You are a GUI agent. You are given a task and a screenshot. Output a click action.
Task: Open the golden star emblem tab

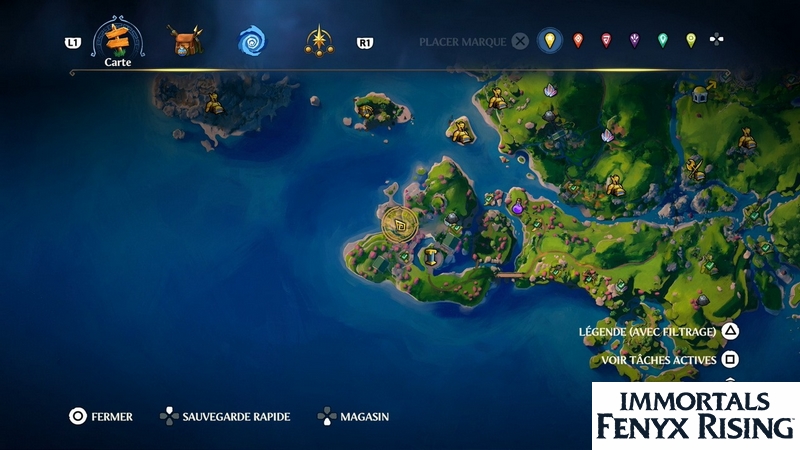319,42
